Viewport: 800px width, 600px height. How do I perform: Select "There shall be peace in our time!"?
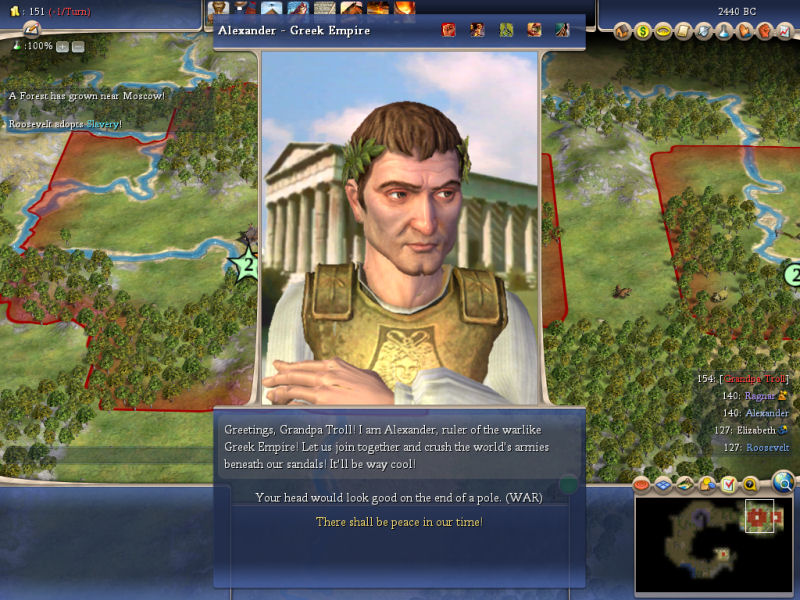pyautogui.click(x=399, y=522)
